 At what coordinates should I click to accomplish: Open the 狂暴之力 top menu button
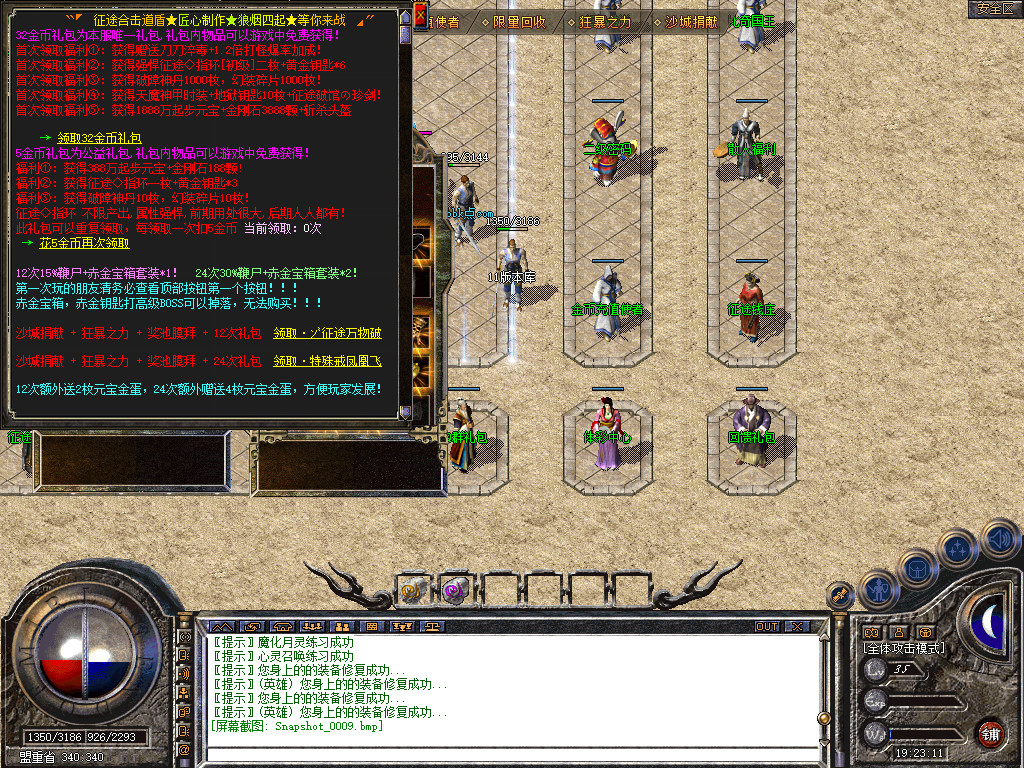pyautogui.click(x=605, y=21)
